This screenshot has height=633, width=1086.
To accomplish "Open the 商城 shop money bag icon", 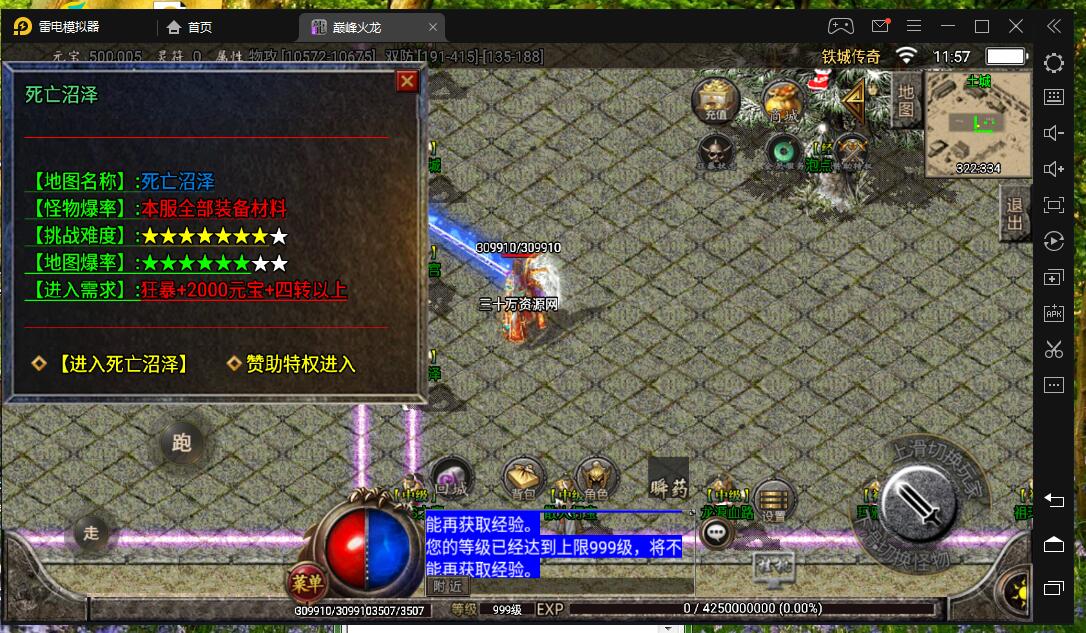I will [x=783, y=102].
